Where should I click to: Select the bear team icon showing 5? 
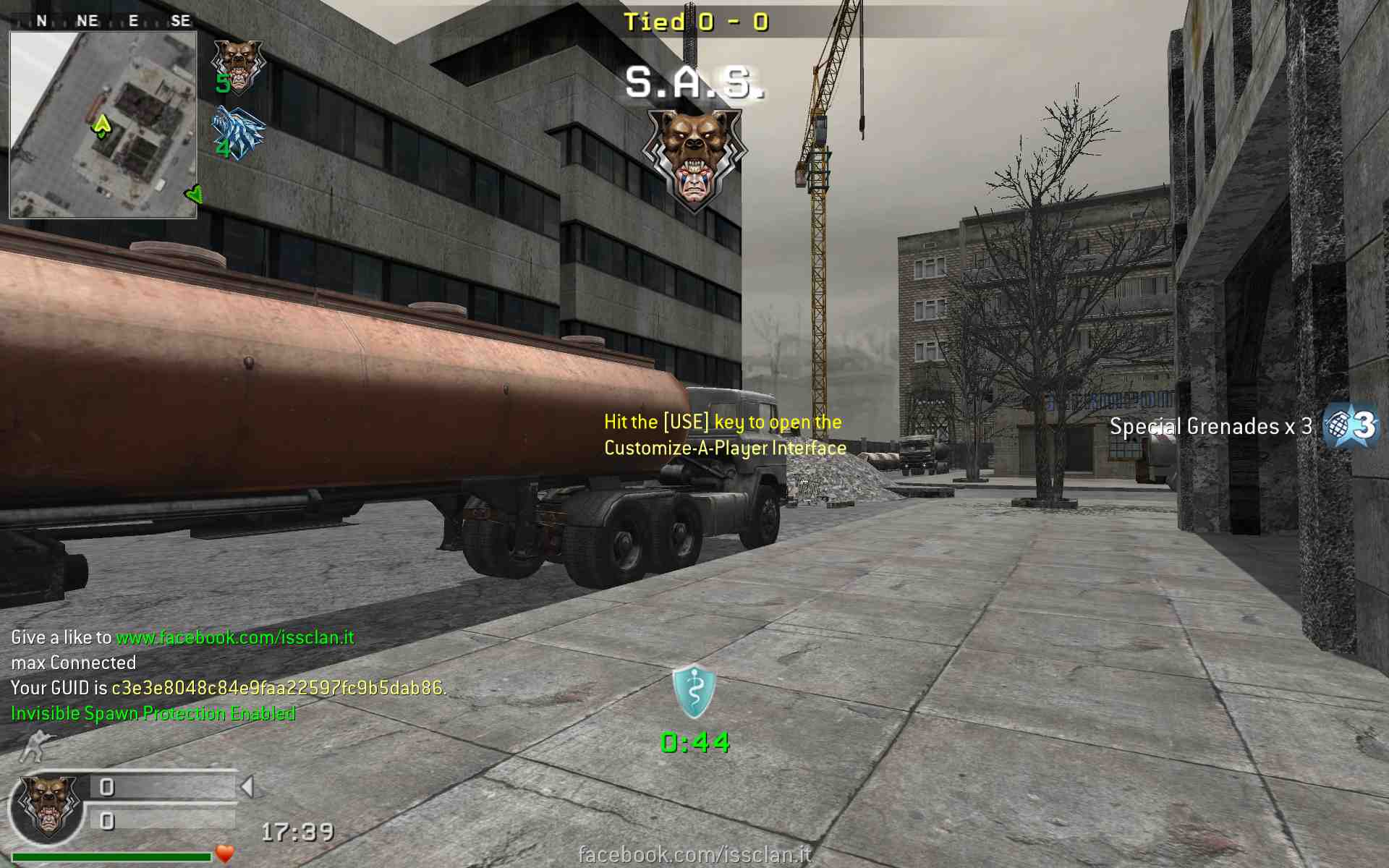click(237, 67)
